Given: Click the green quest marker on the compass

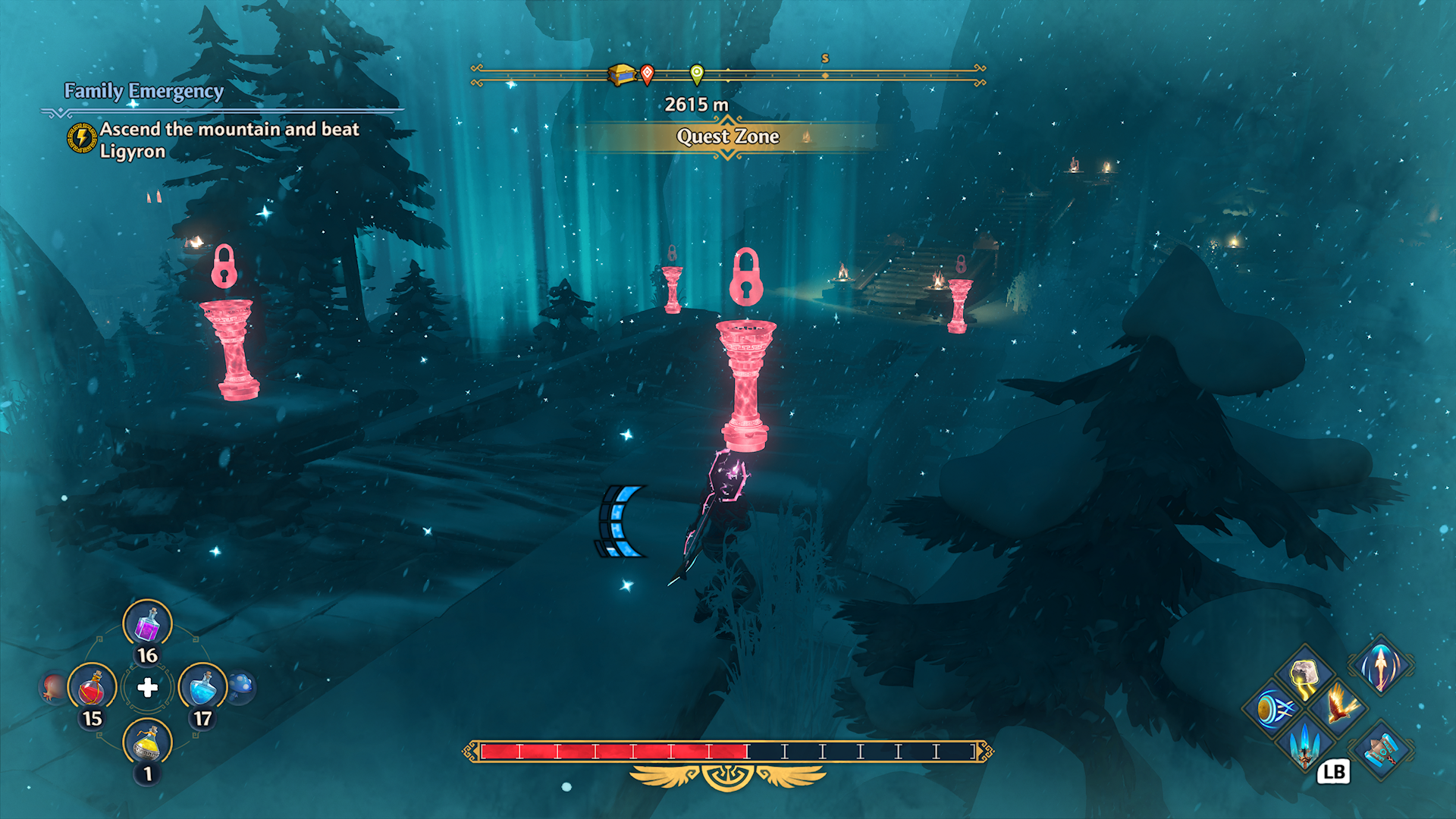Looking at the screenshot, I should [x=696, y=75].
